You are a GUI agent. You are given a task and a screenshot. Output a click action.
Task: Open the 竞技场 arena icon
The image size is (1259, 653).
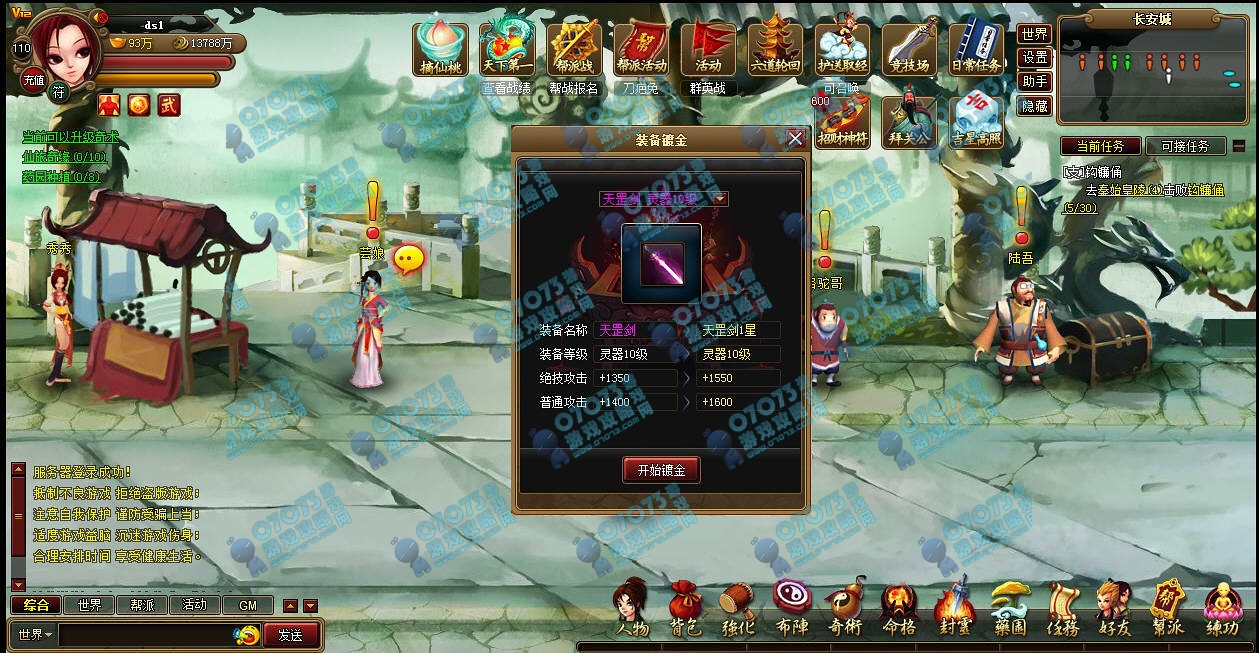pyautogui.click(x=909, y=47)
